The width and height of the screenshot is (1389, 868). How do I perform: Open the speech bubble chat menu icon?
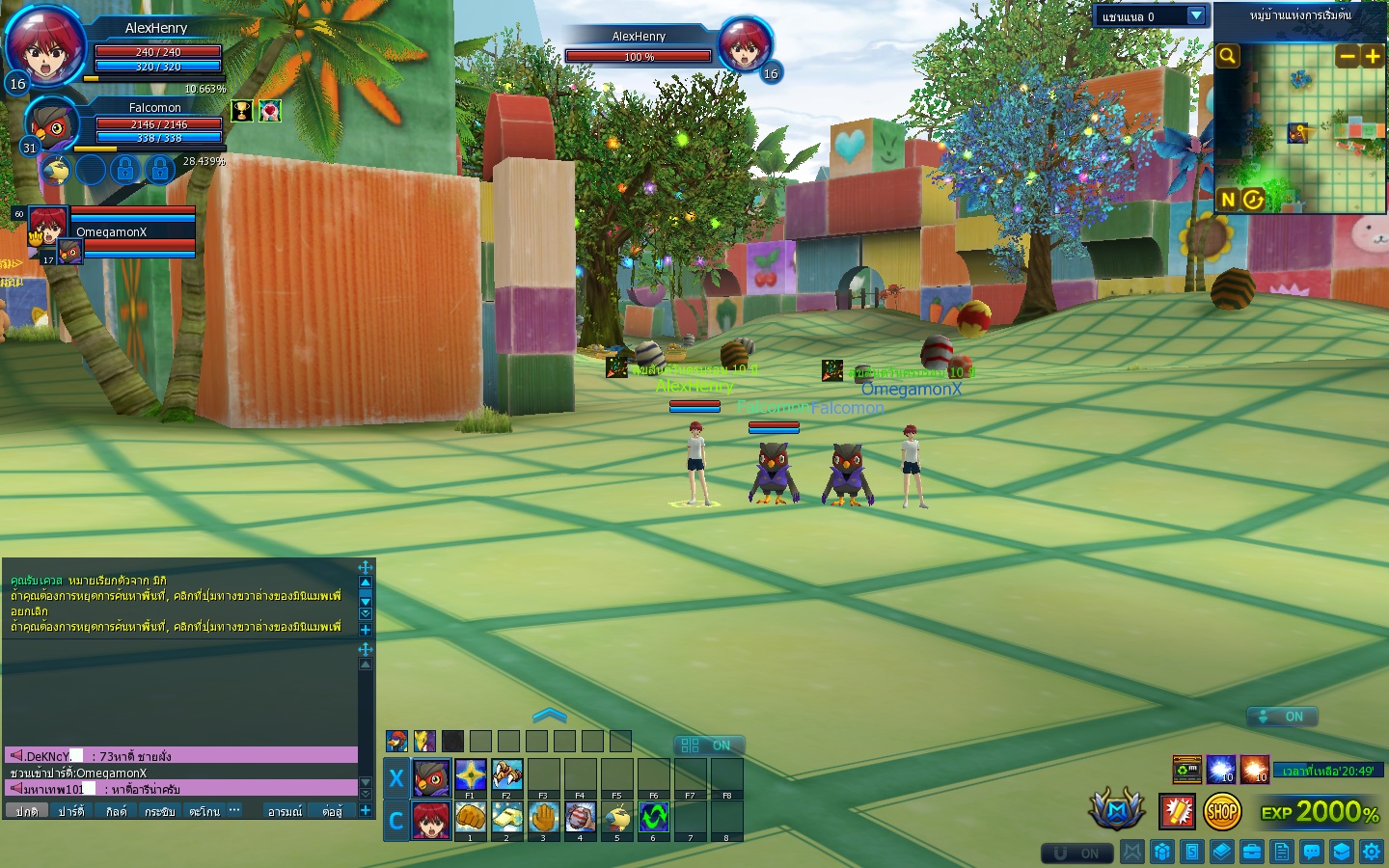coord(1312,852)
